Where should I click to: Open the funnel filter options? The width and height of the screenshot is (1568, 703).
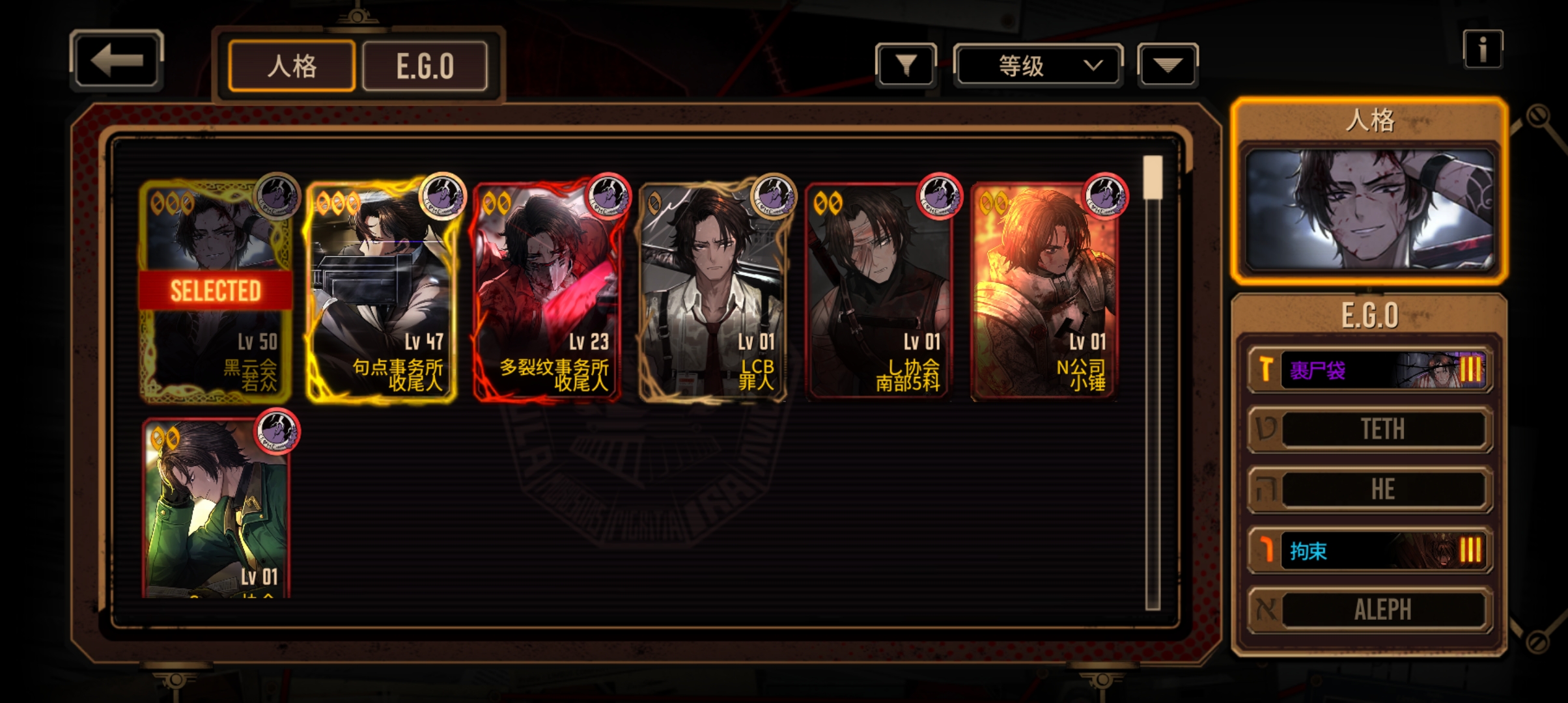click(x=906, y=65)
